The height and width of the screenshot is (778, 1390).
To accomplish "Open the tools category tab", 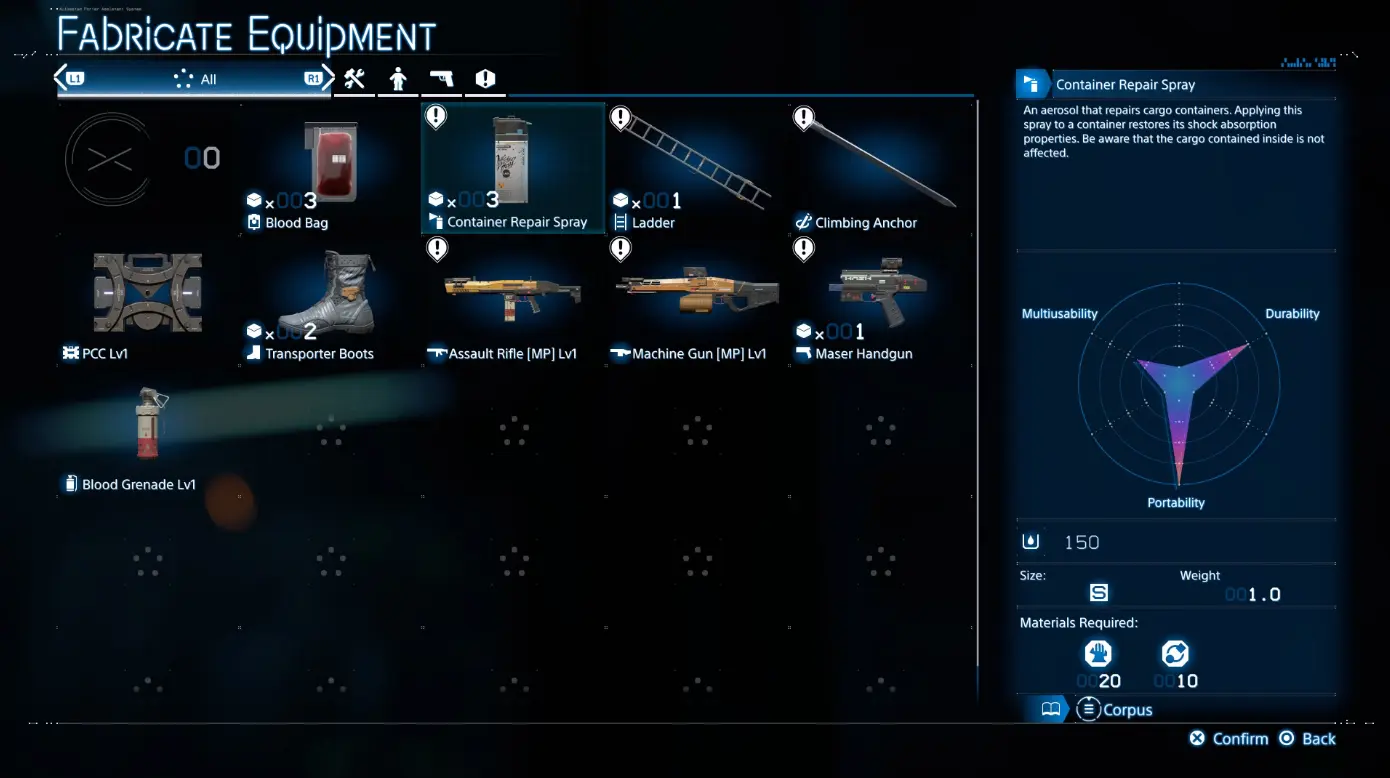I will [354, 79].
